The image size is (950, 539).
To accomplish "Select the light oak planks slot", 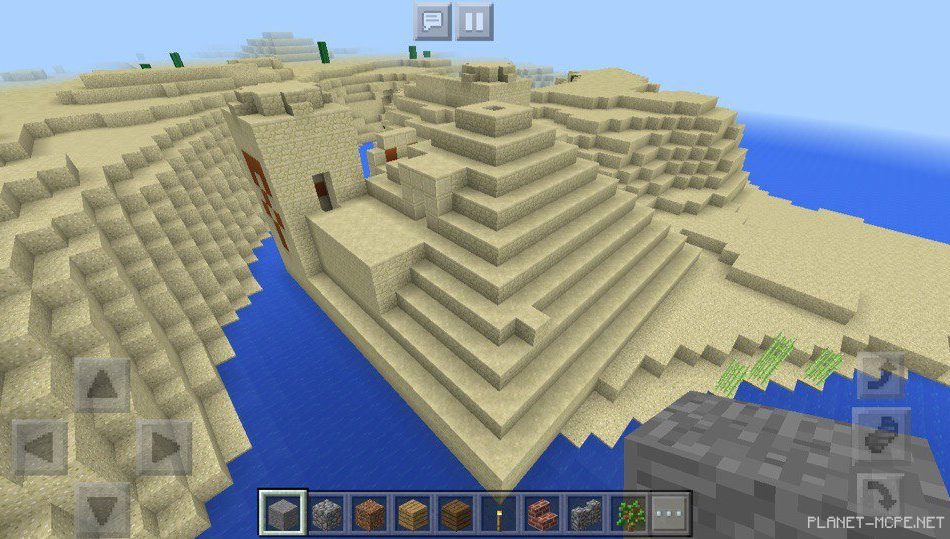I will coord(412,513).
